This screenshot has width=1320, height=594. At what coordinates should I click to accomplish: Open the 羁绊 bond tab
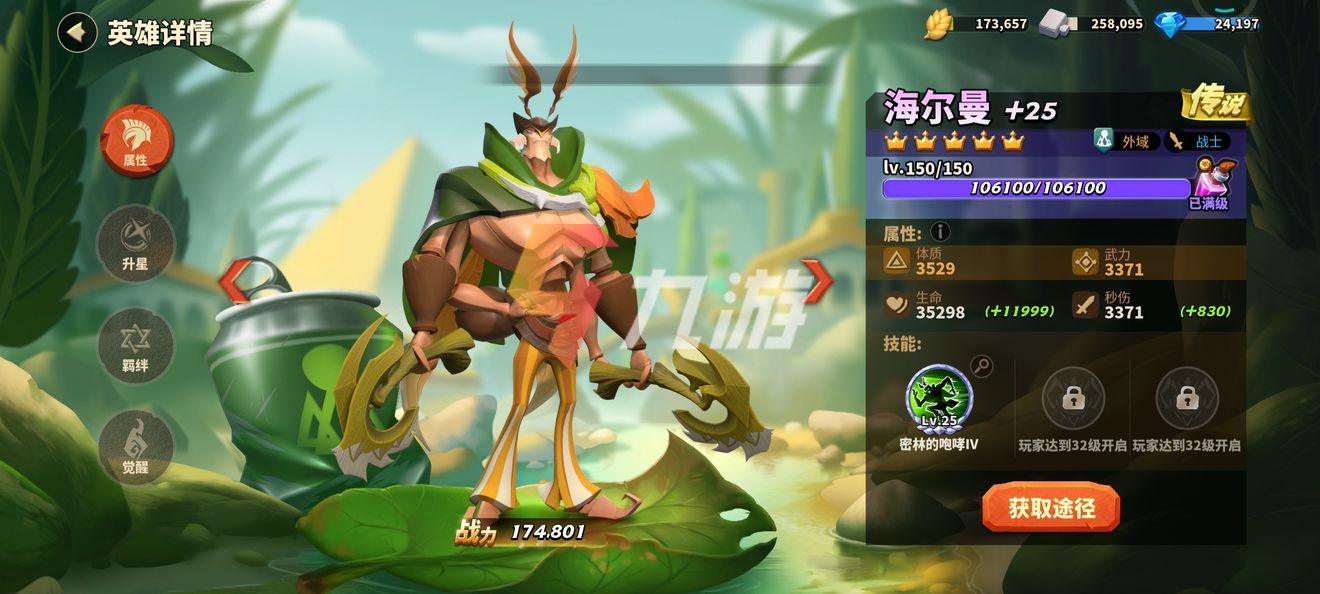point(136,346)
